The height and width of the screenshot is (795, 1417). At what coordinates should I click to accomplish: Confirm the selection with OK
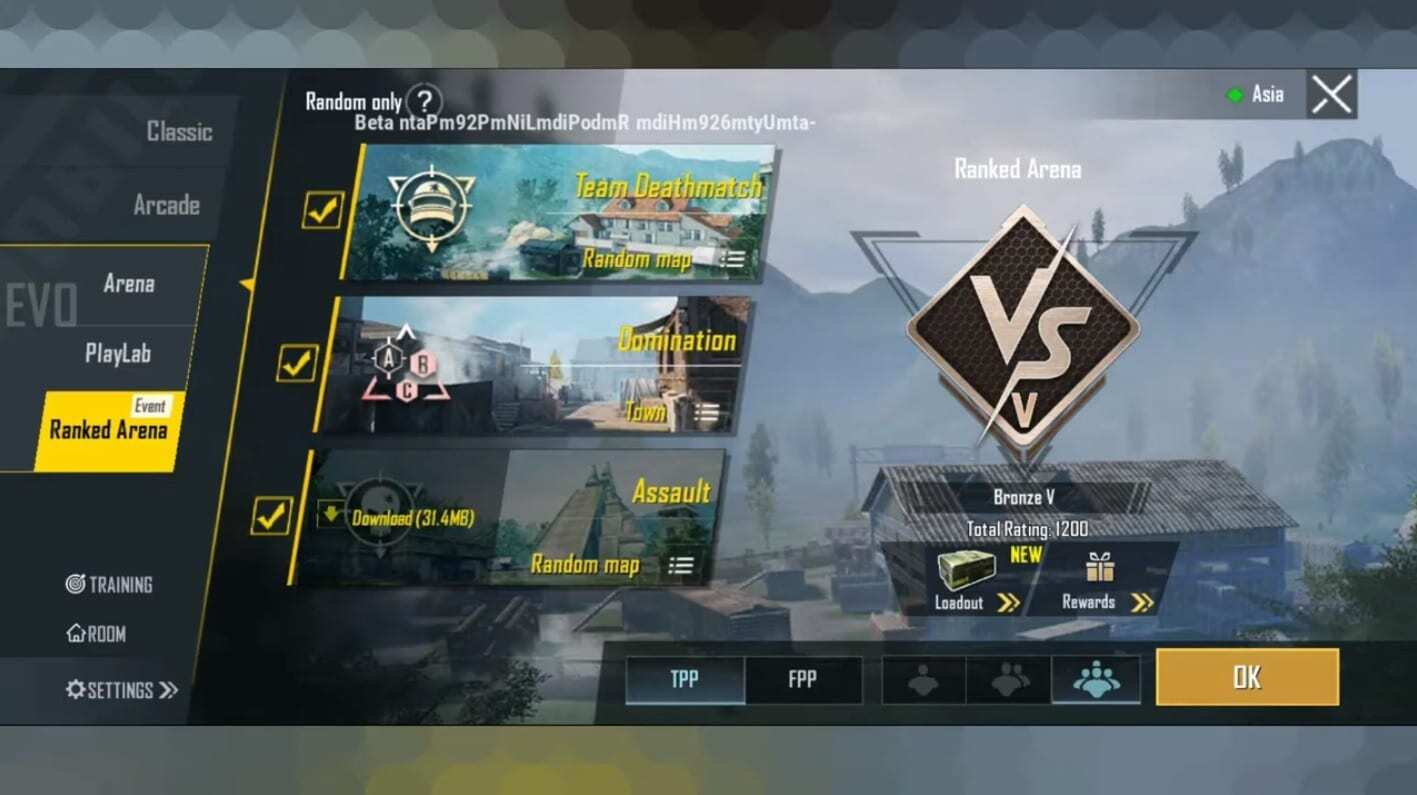[1246, 677]
